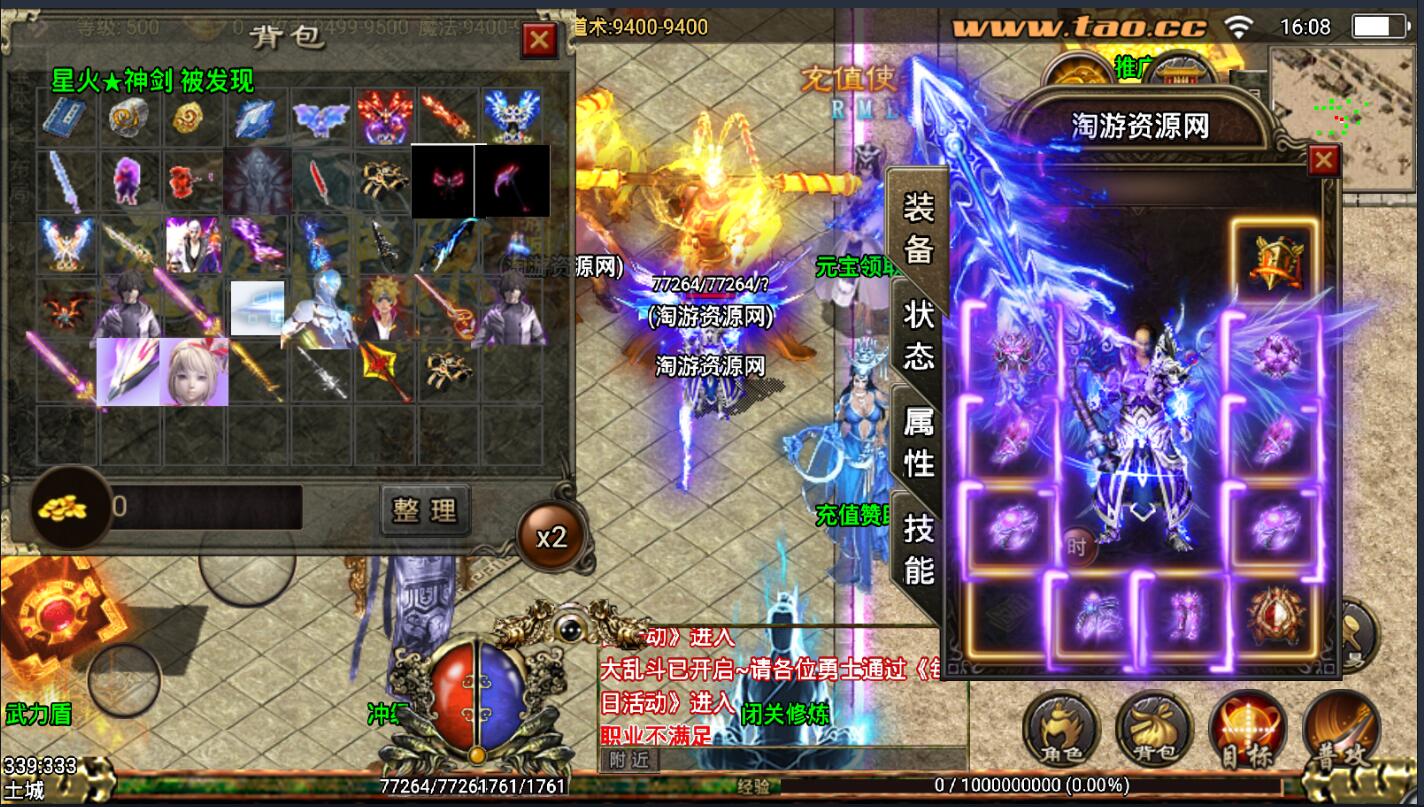Show the 属性 attributes tab
Image resolution: width=1424 pixels, height=807 pixels.
918,442
